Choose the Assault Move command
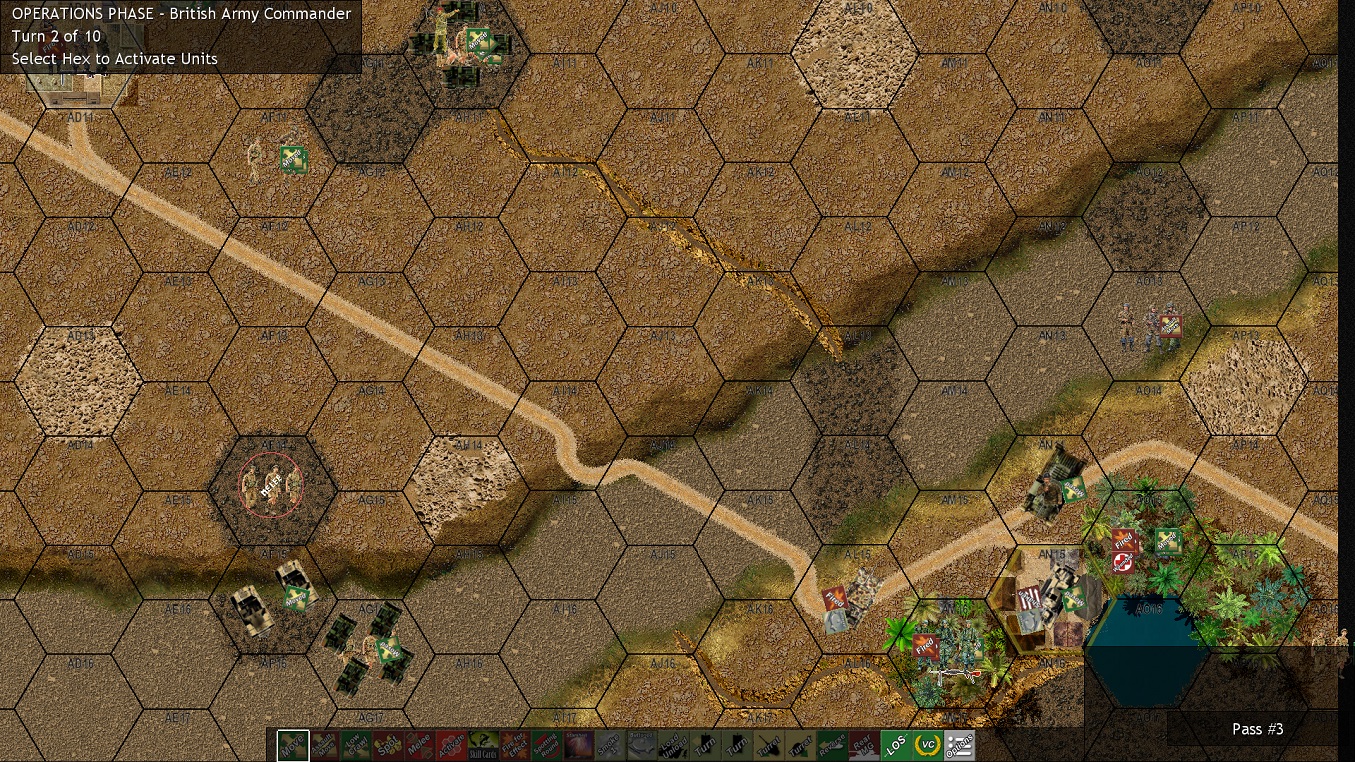Image resolution: width=1355 pixels, height=762 pixels. [323, 745]
